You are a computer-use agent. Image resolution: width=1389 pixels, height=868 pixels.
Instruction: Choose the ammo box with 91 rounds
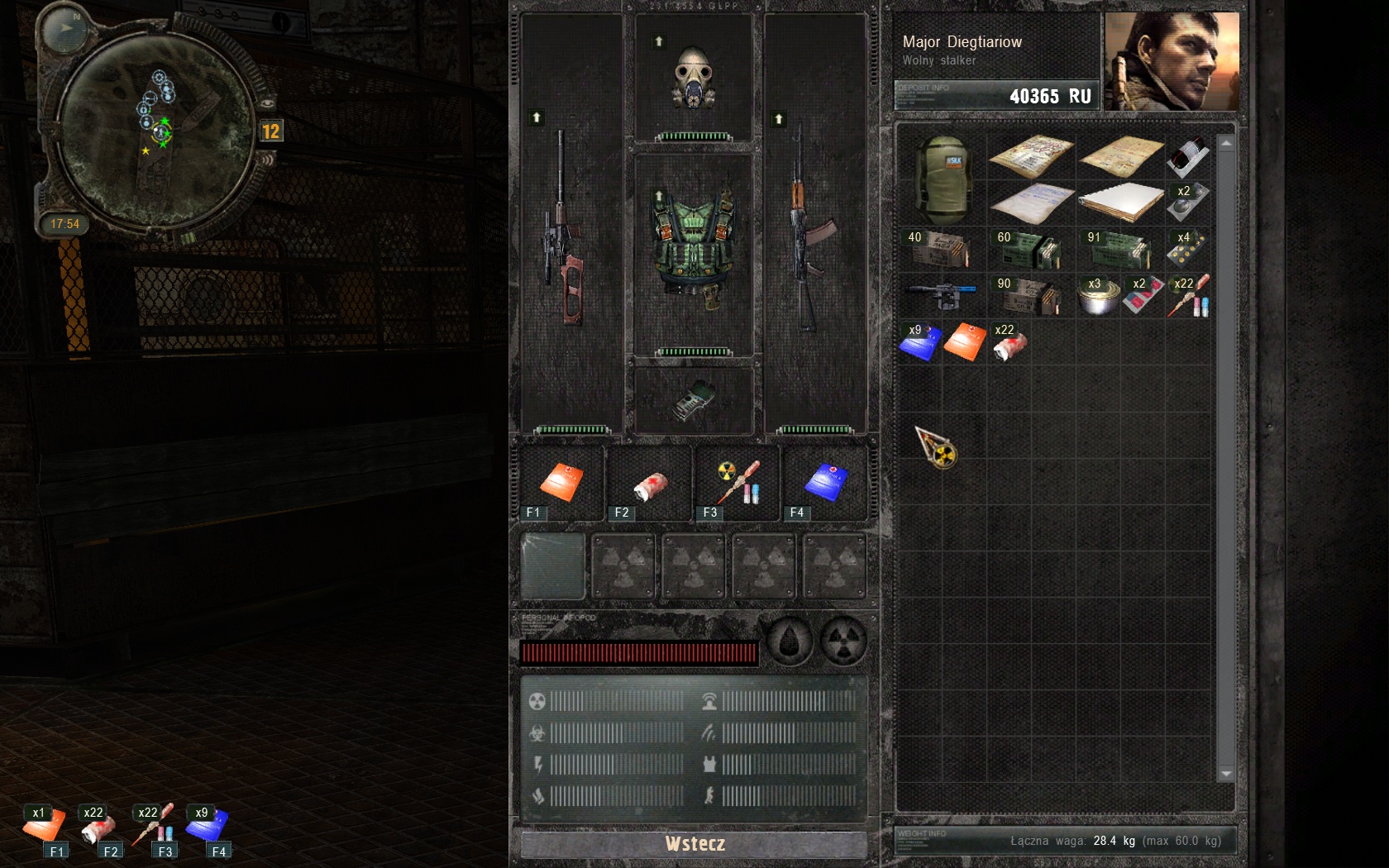(1119, 249)
